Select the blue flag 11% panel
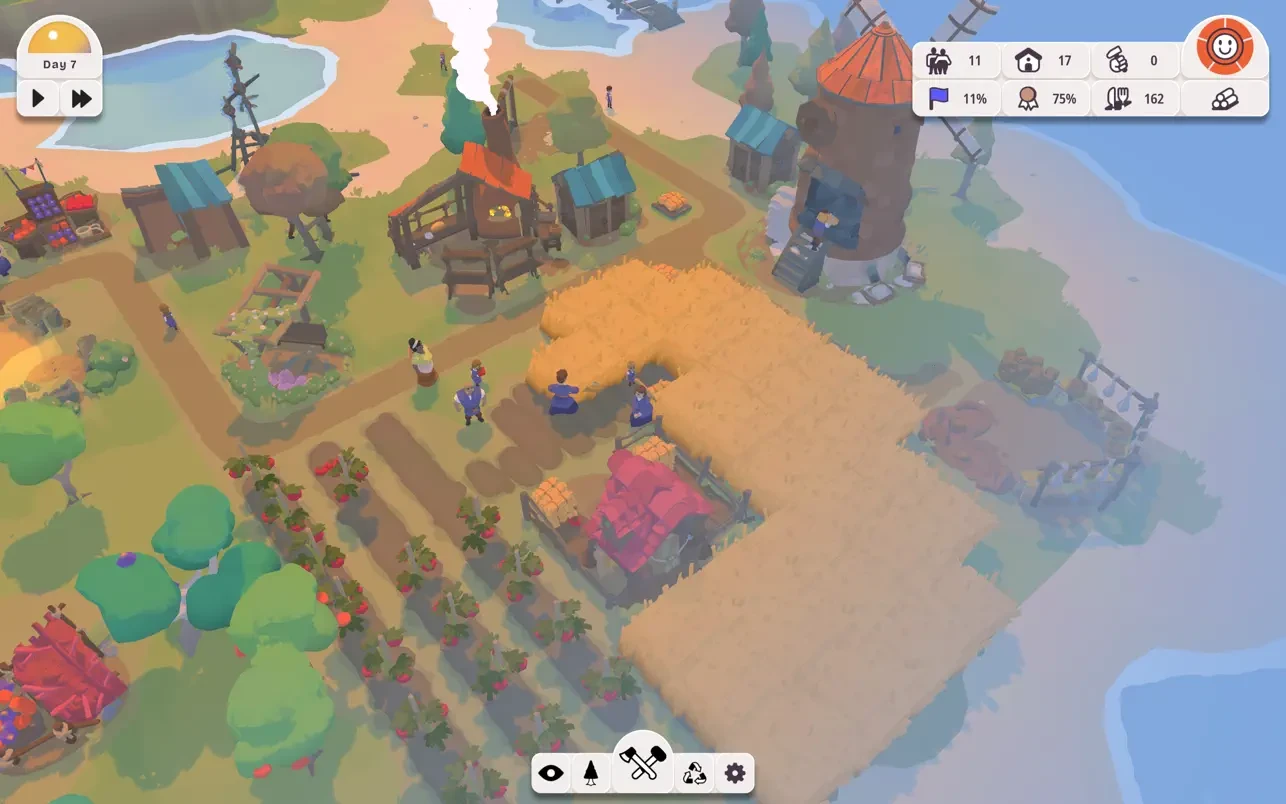Screen dimensions: 1286x804 pos(956,99)
